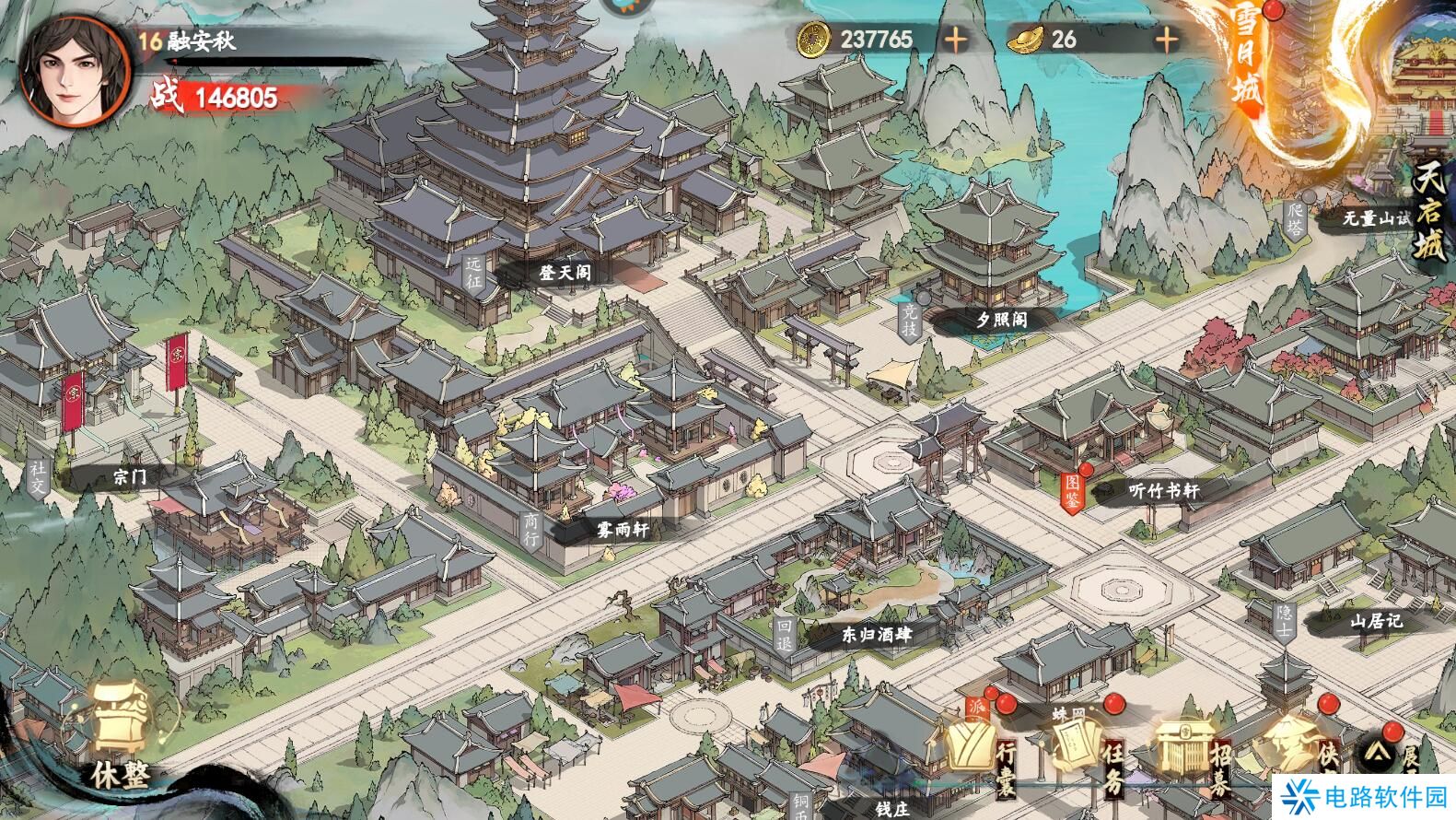The width and height of the screenshot is (1456, 820).
Task: Switch to 雪月城 city
Action: [x=1247, y=64]
